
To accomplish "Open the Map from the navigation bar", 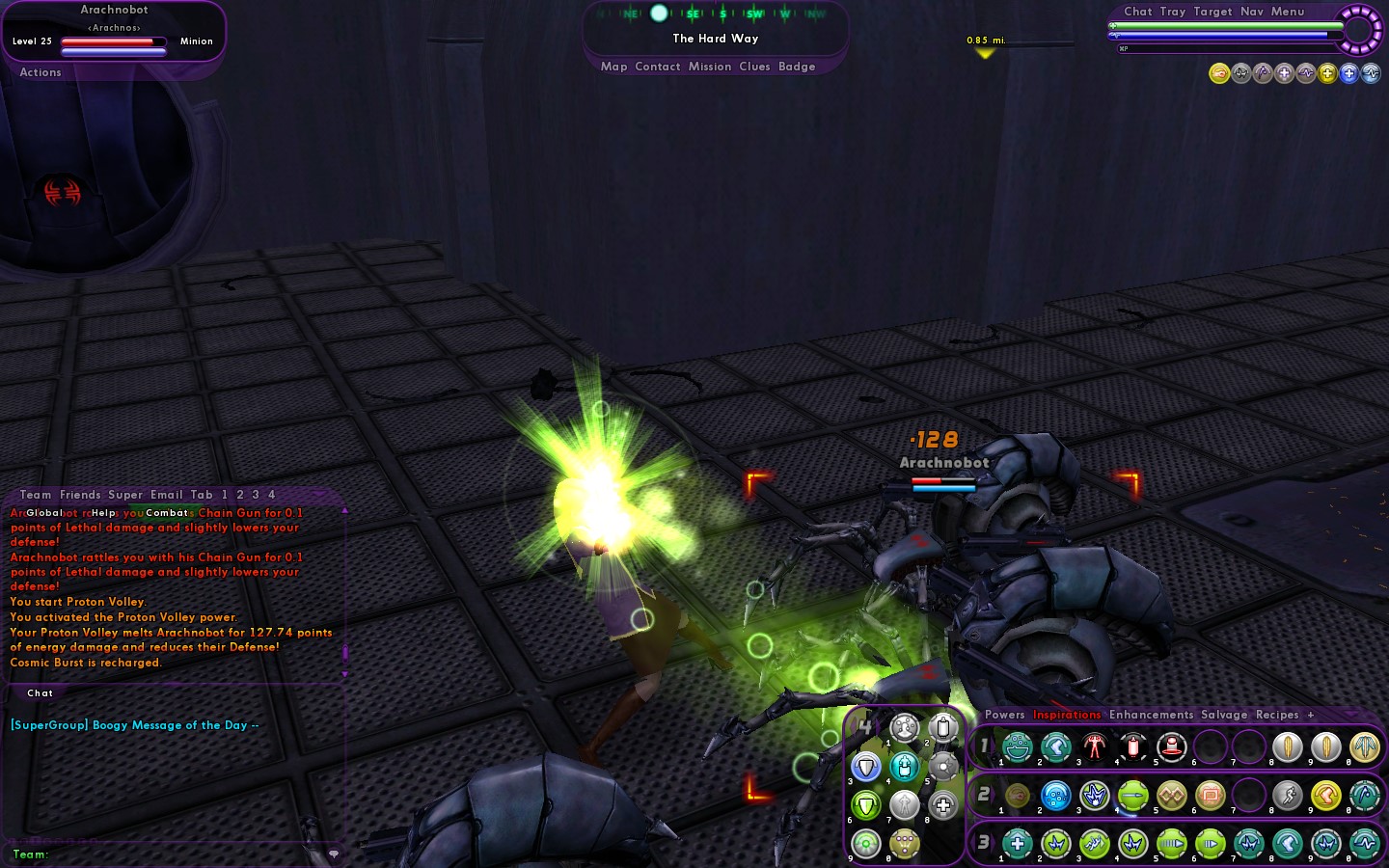I will [613, 67].
